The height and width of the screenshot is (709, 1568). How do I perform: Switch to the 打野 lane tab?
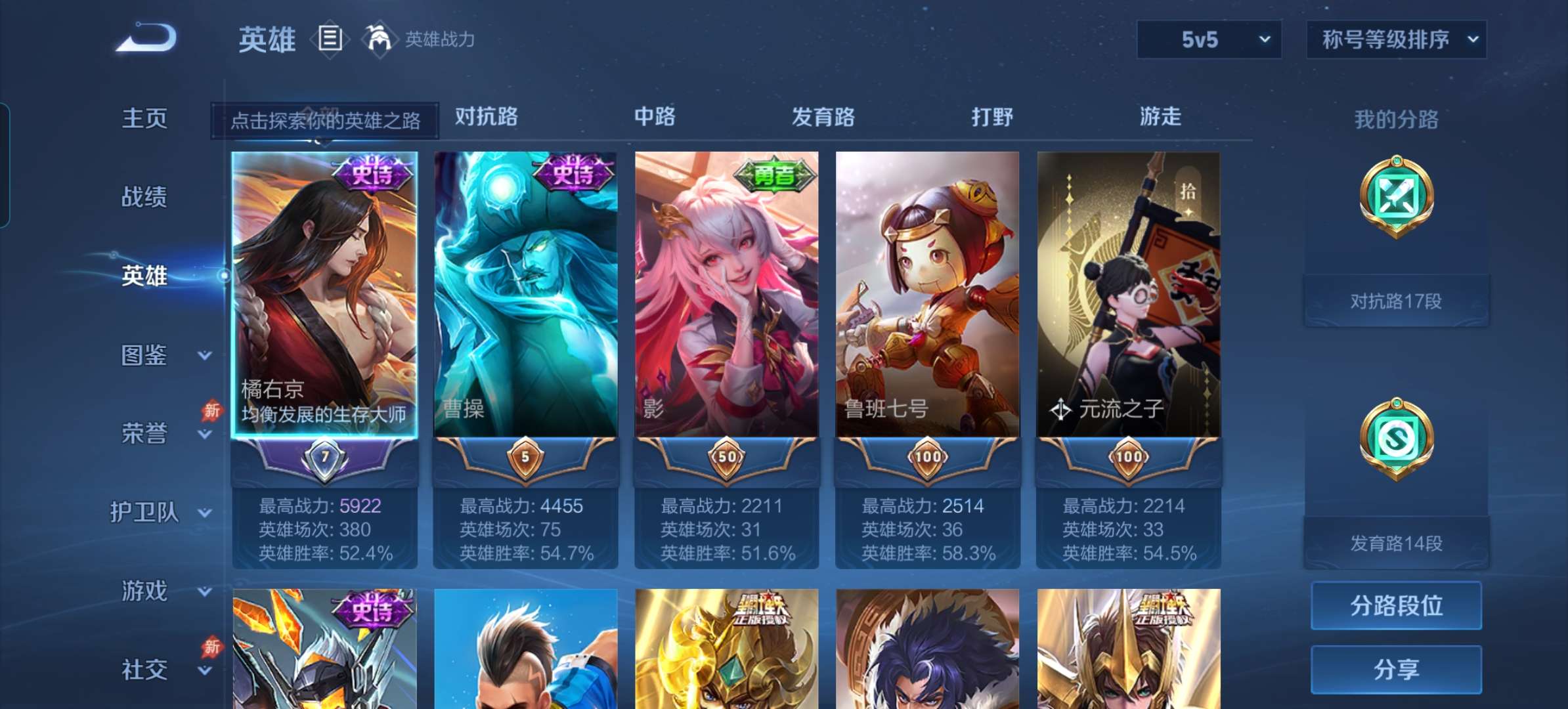click(992, 117)
